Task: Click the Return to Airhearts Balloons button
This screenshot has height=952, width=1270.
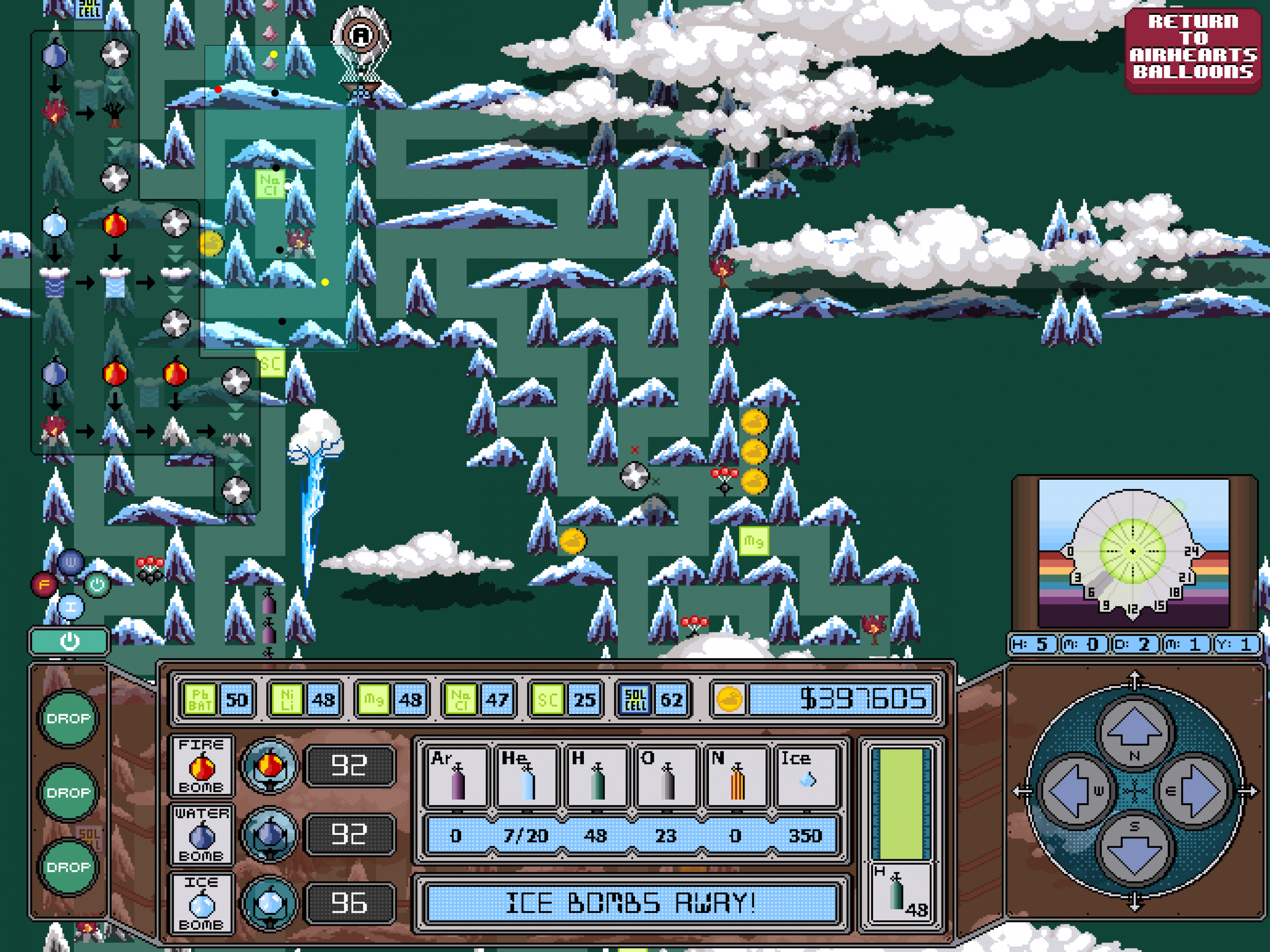Action: click(1193, 47)
